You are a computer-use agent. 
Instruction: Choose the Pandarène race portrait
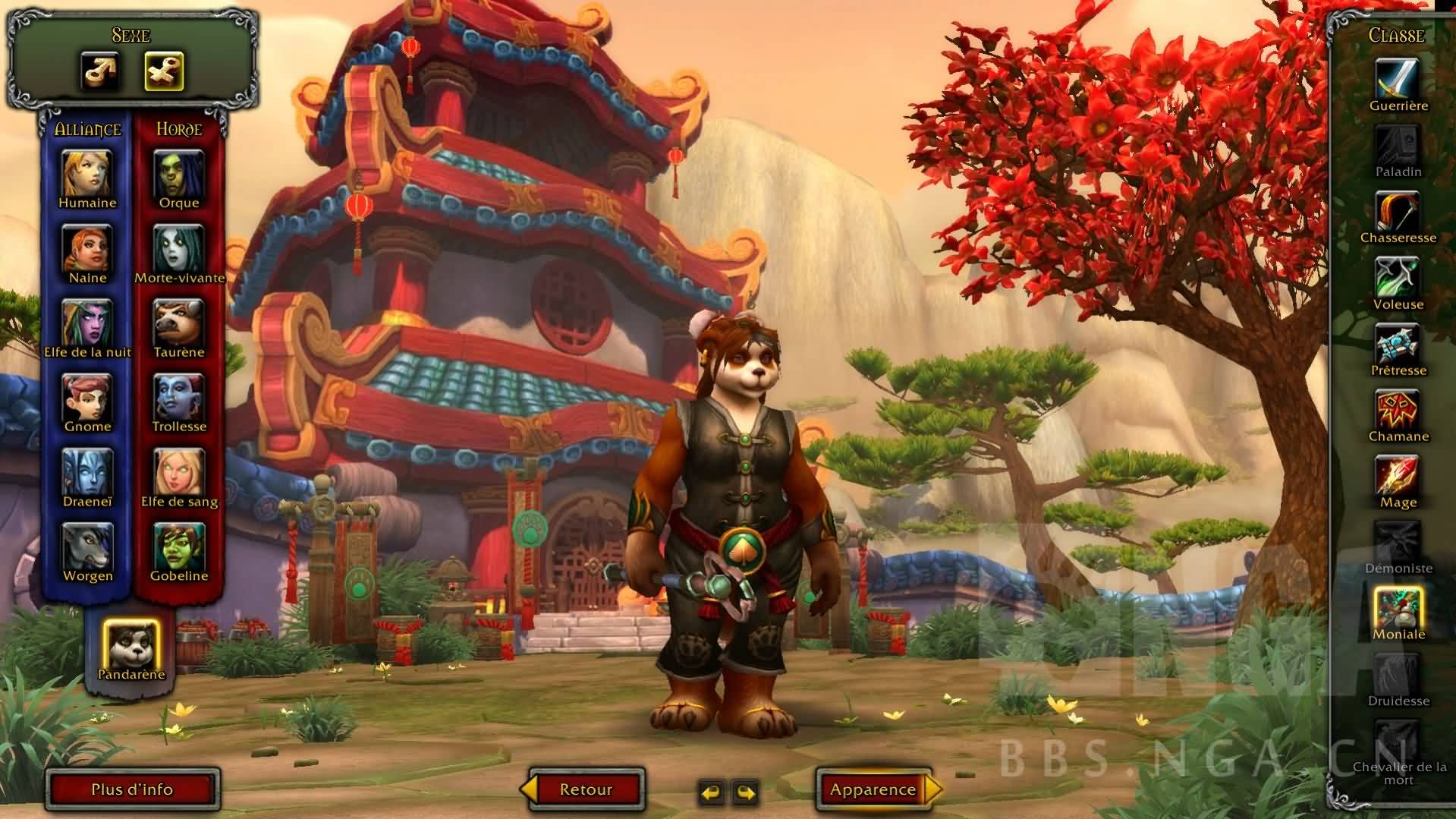click(x=131, y=644)
